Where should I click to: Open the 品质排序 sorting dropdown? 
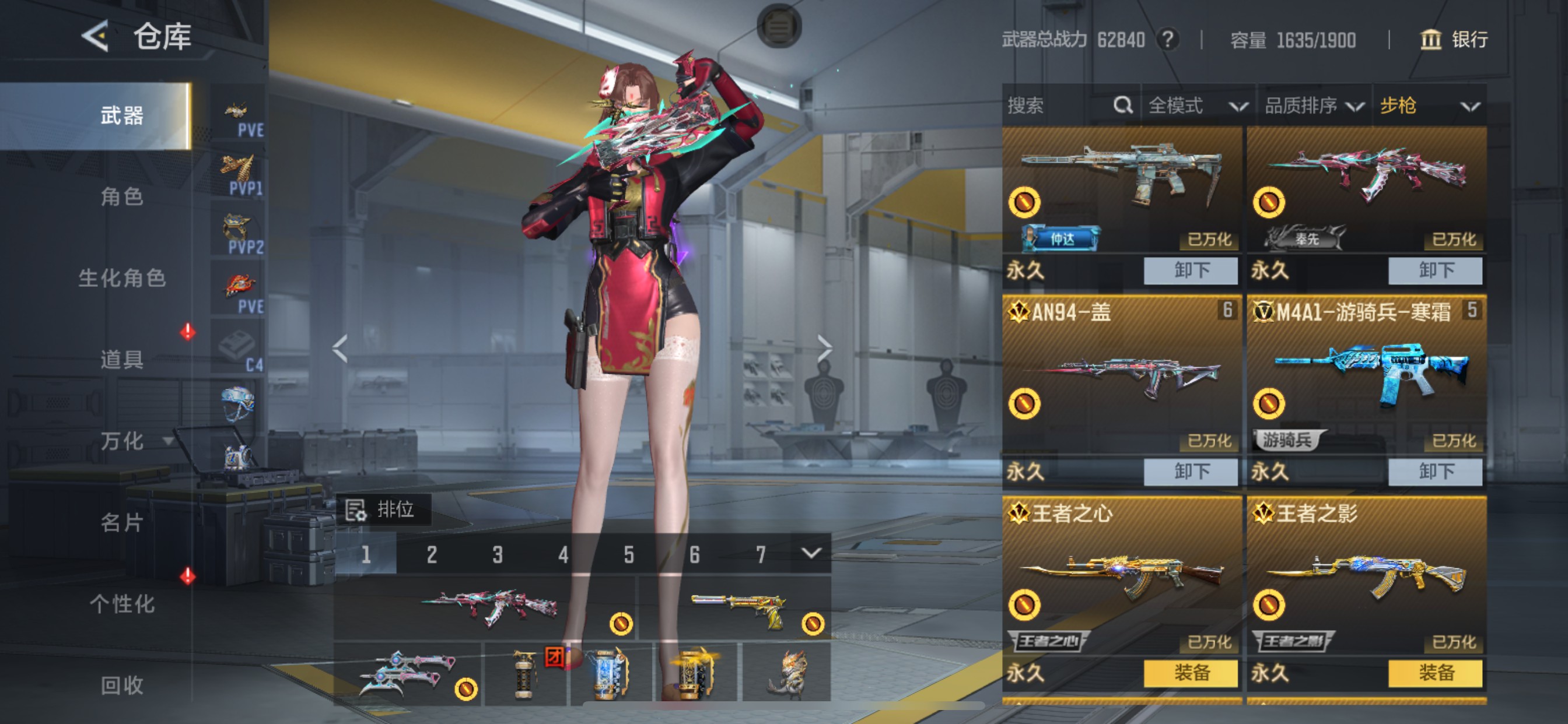[1314, 106]
